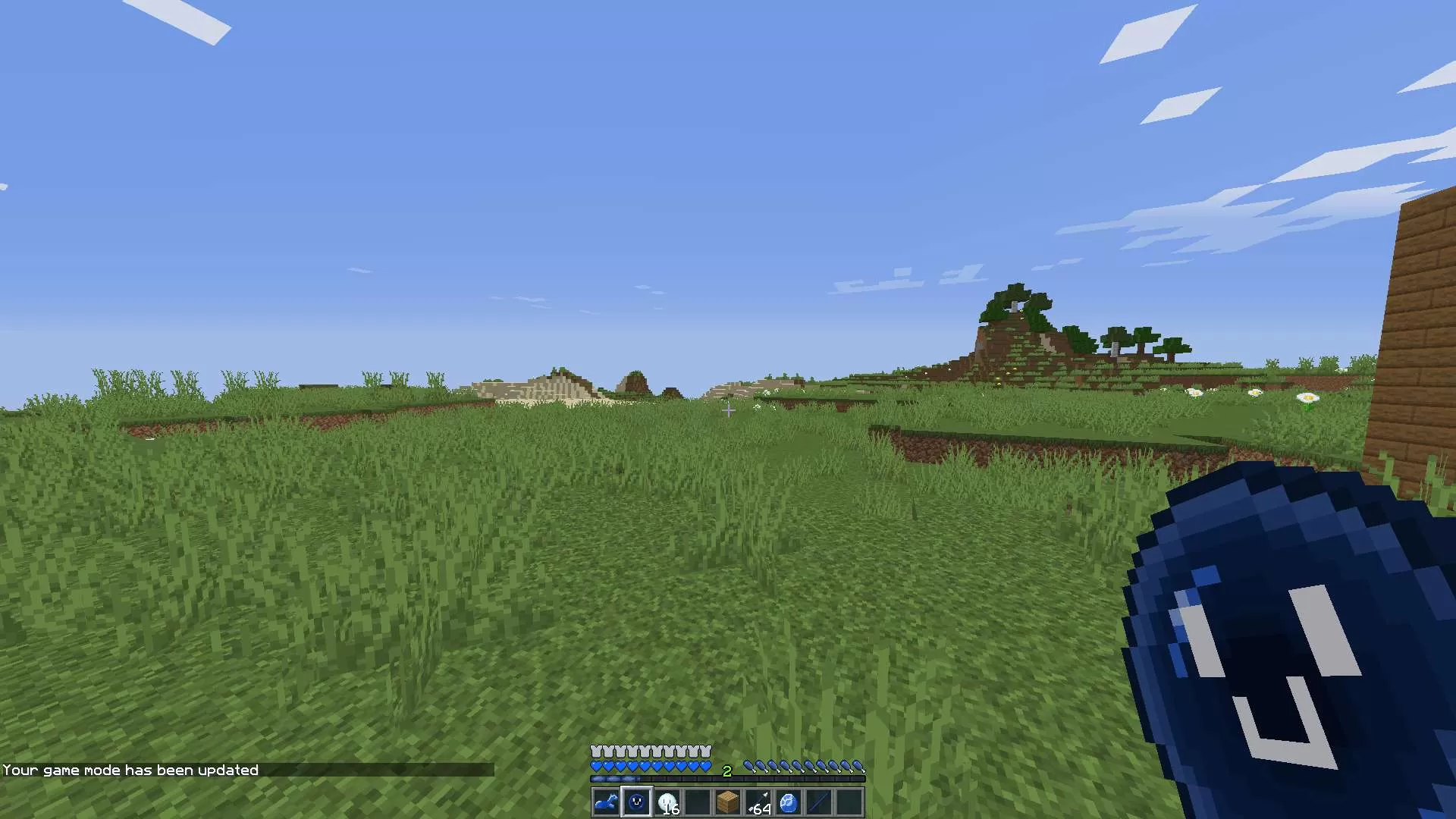The height and width of the screenshot is (819, 1456).
Task: Select the blue fish item in the first hotbar slot
Action: (x=605, y=802)
